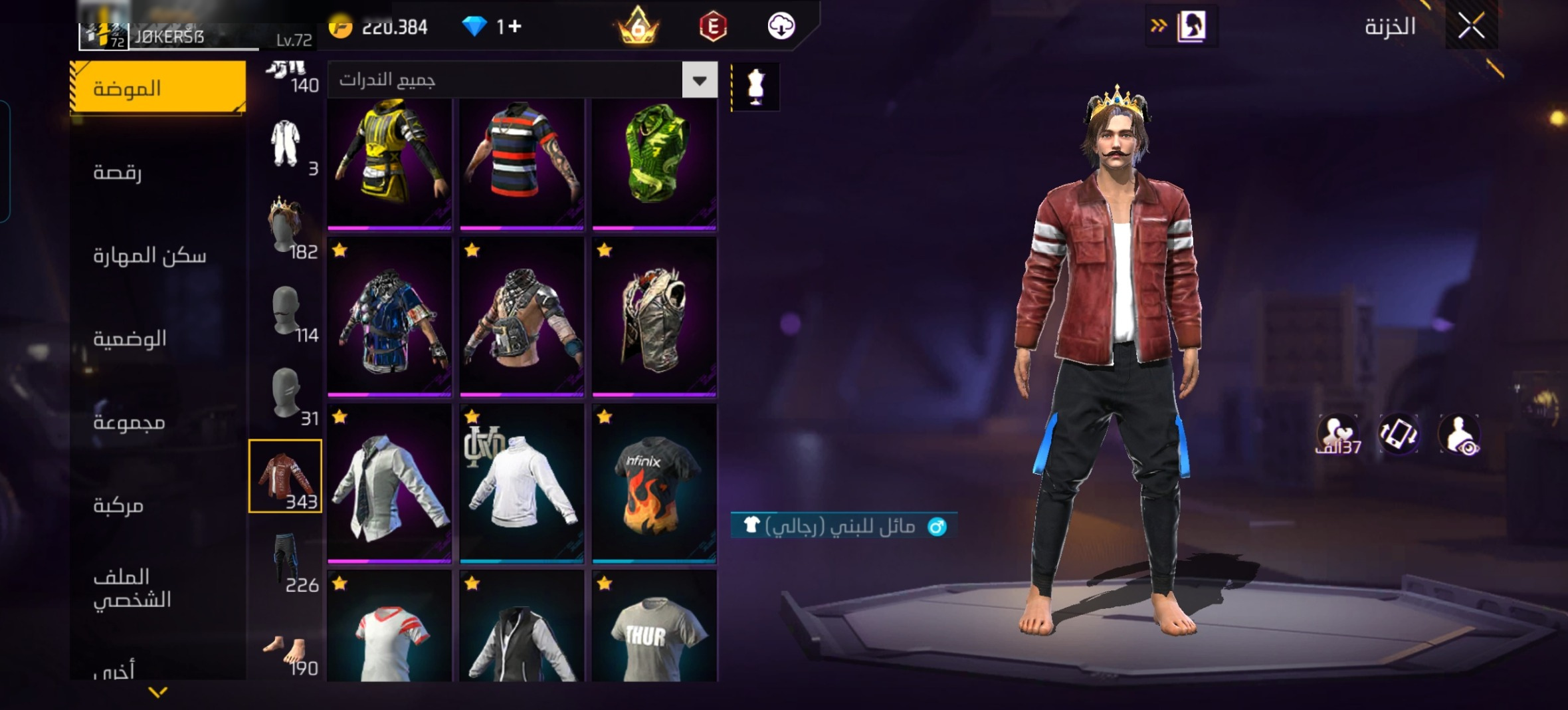Add diamonds with the plus button
1568x710 pixels.
pyautogui.click(x=515, y=27)
